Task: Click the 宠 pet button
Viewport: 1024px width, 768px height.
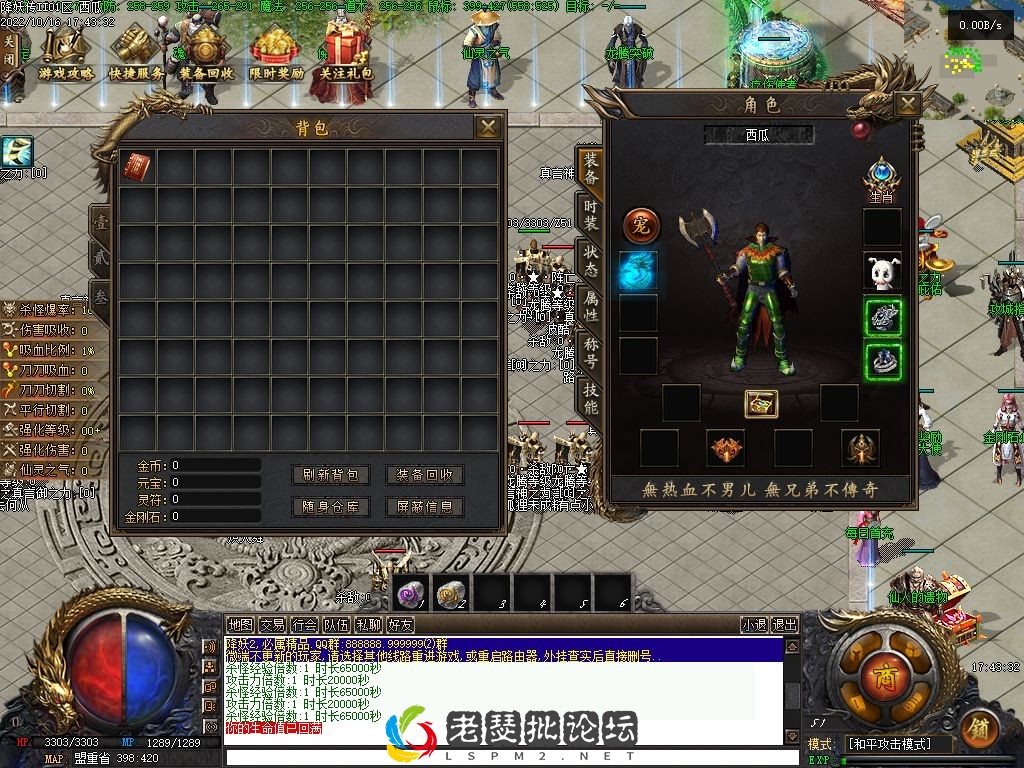Action: [641, 226]
